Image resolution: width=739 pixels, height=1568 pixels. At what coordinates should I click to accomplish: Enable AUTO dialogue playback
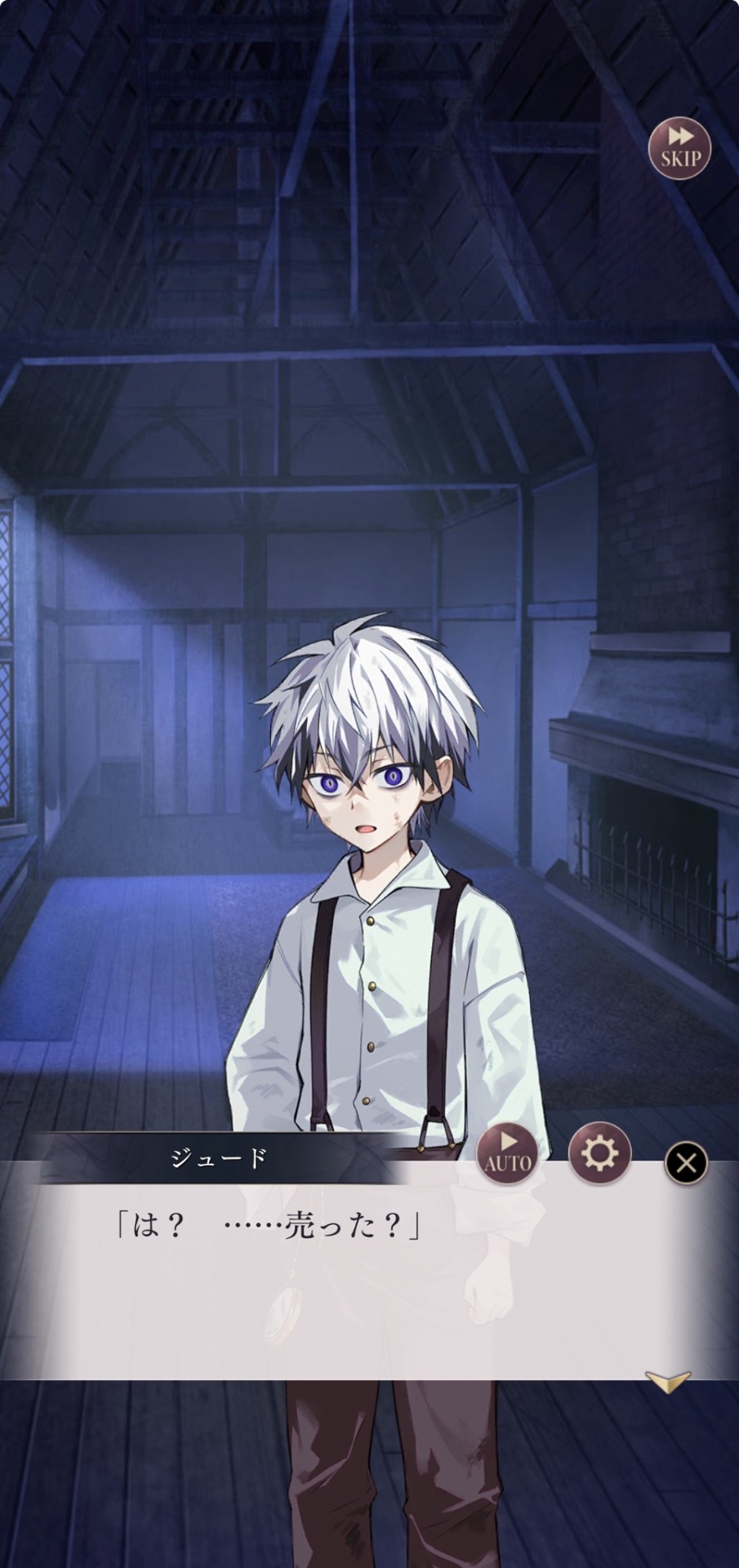tap(508, 1152)
